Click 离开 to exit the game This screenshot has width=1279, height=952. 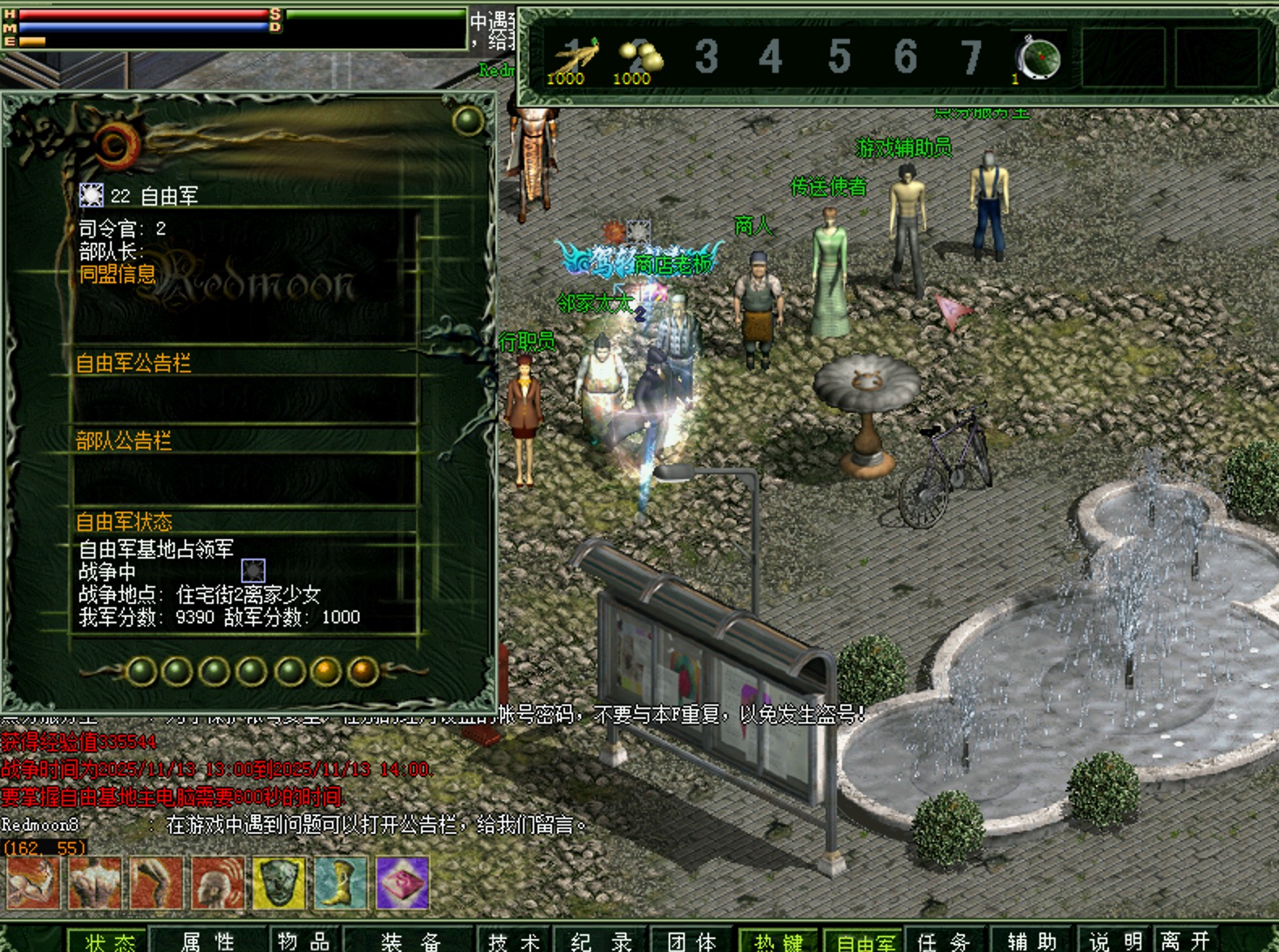(1185, 941)
